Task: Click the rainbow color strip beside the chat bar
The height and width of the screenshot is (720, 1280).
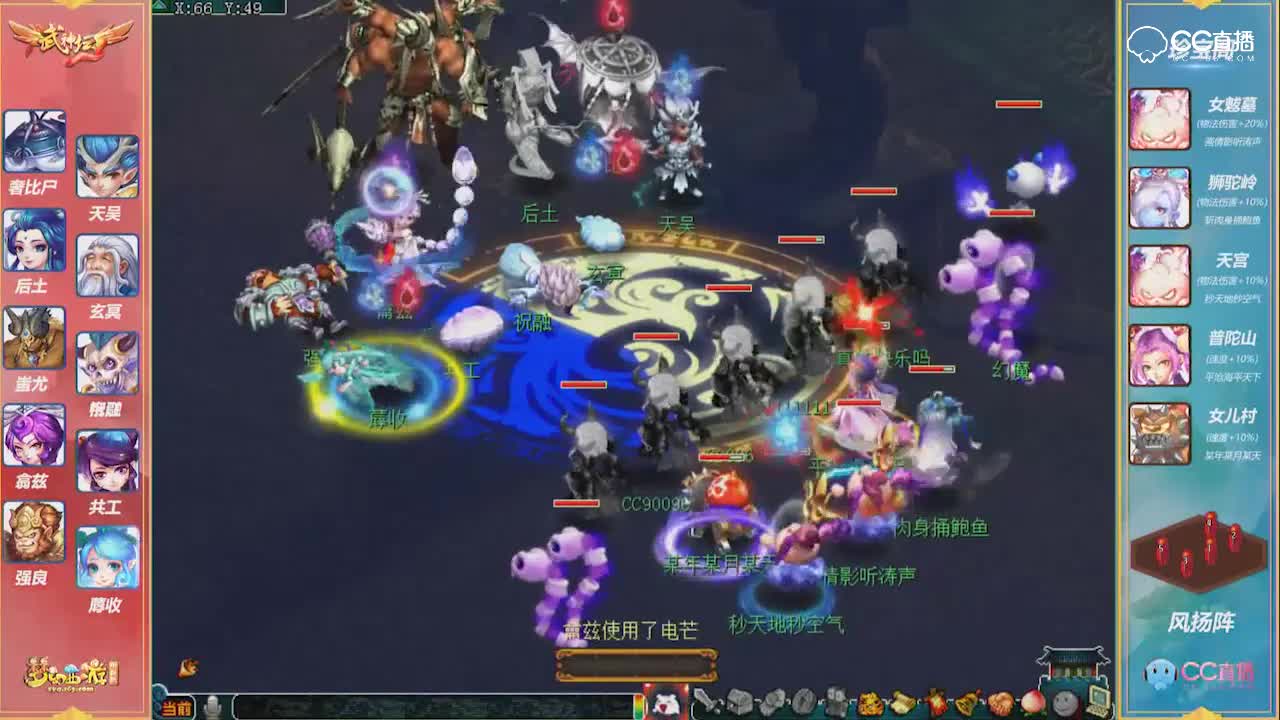Action: [x=638, y=704]
